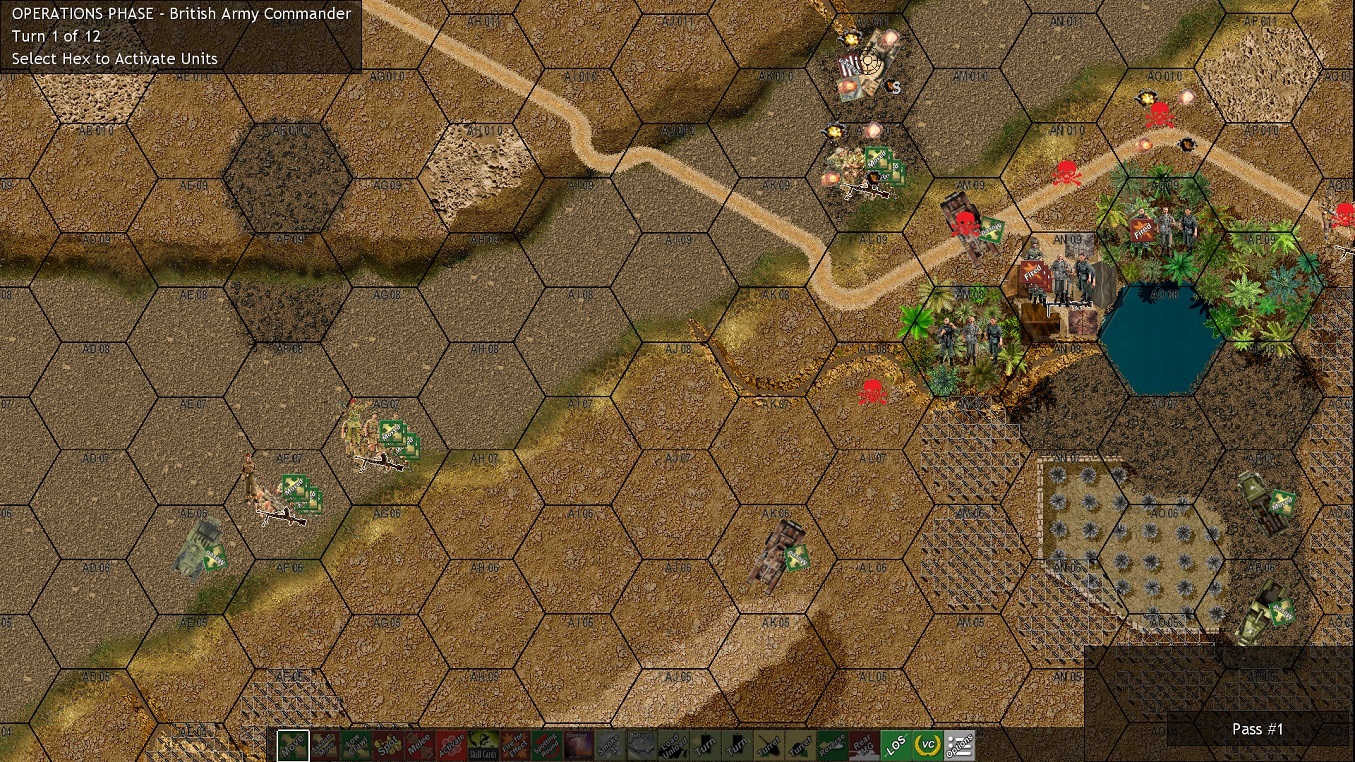Fire a Spotting Round
This screenshot has width=1355, height=762.
pyautogui.click(x=545, y=746)
